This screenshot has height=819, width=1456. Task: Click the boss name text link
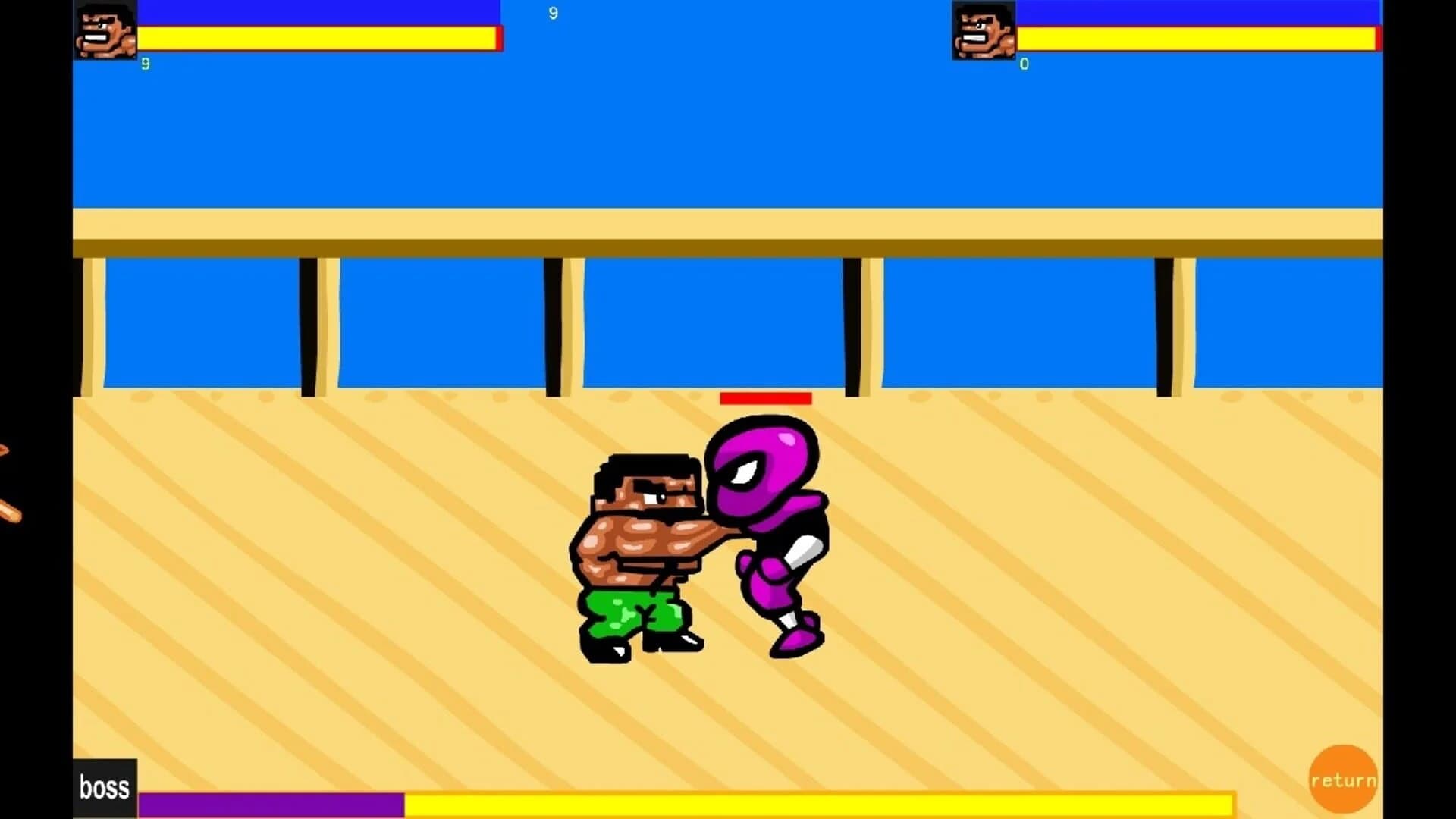105,787
